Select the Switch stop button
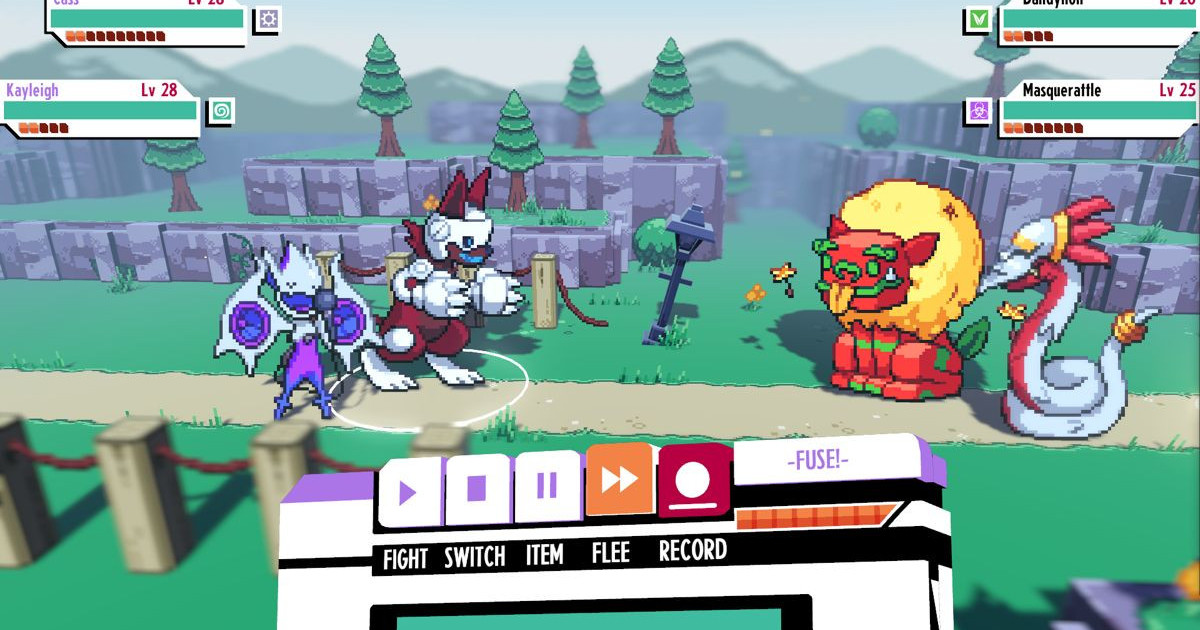Viewport: 1200px width, 630px height. pyautogui.click(x=477, y=489)
